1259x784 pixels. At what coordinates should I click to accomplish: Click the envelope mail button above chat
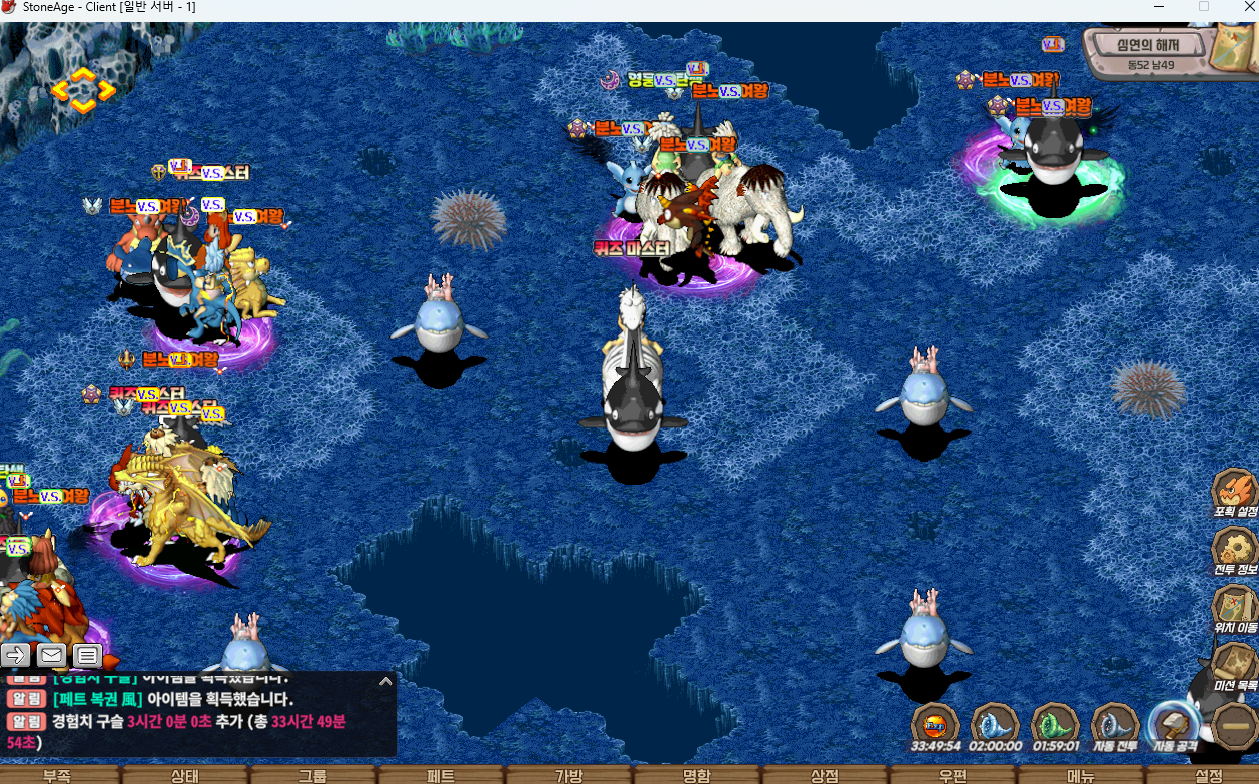click(x=52, y=656)
